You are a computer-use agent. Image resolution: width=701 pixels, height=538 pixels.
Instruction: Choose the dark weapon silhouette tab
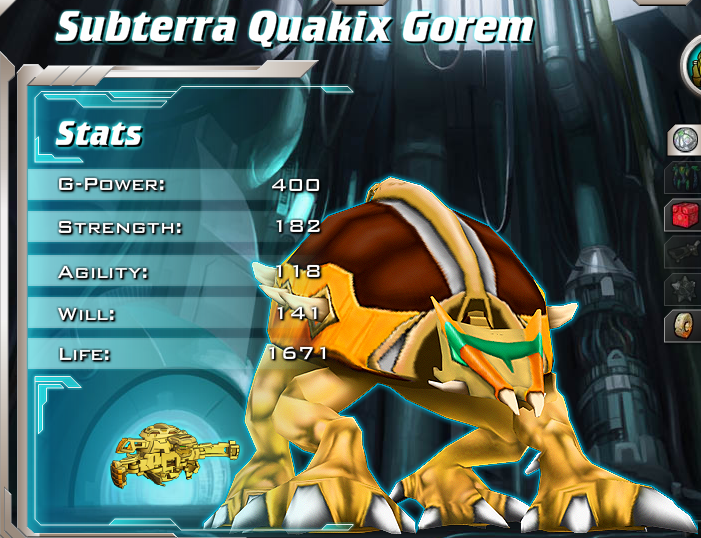(686, 251)
